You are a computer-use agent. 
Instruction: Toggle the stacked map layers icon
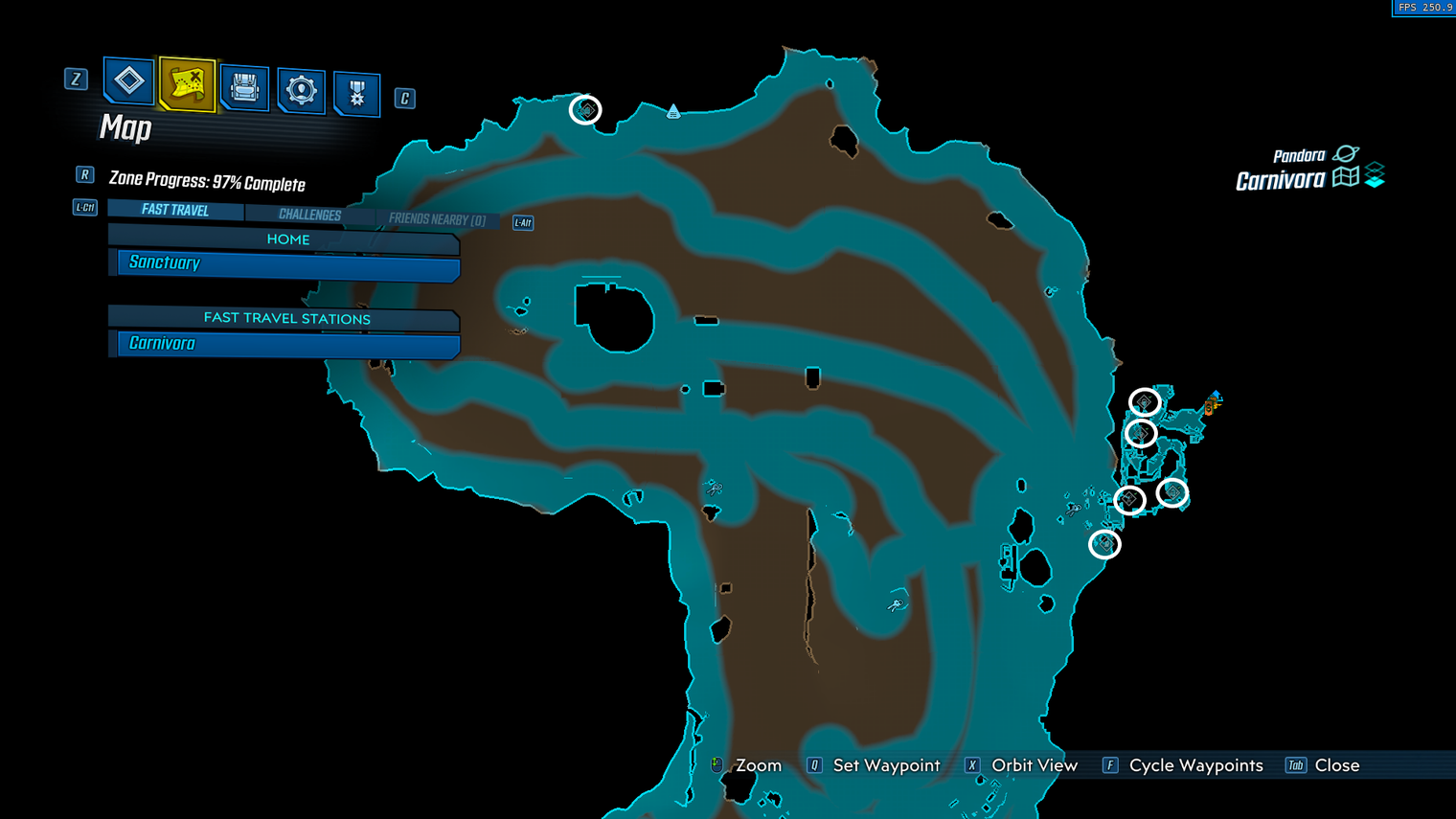tap(1376, 175)
